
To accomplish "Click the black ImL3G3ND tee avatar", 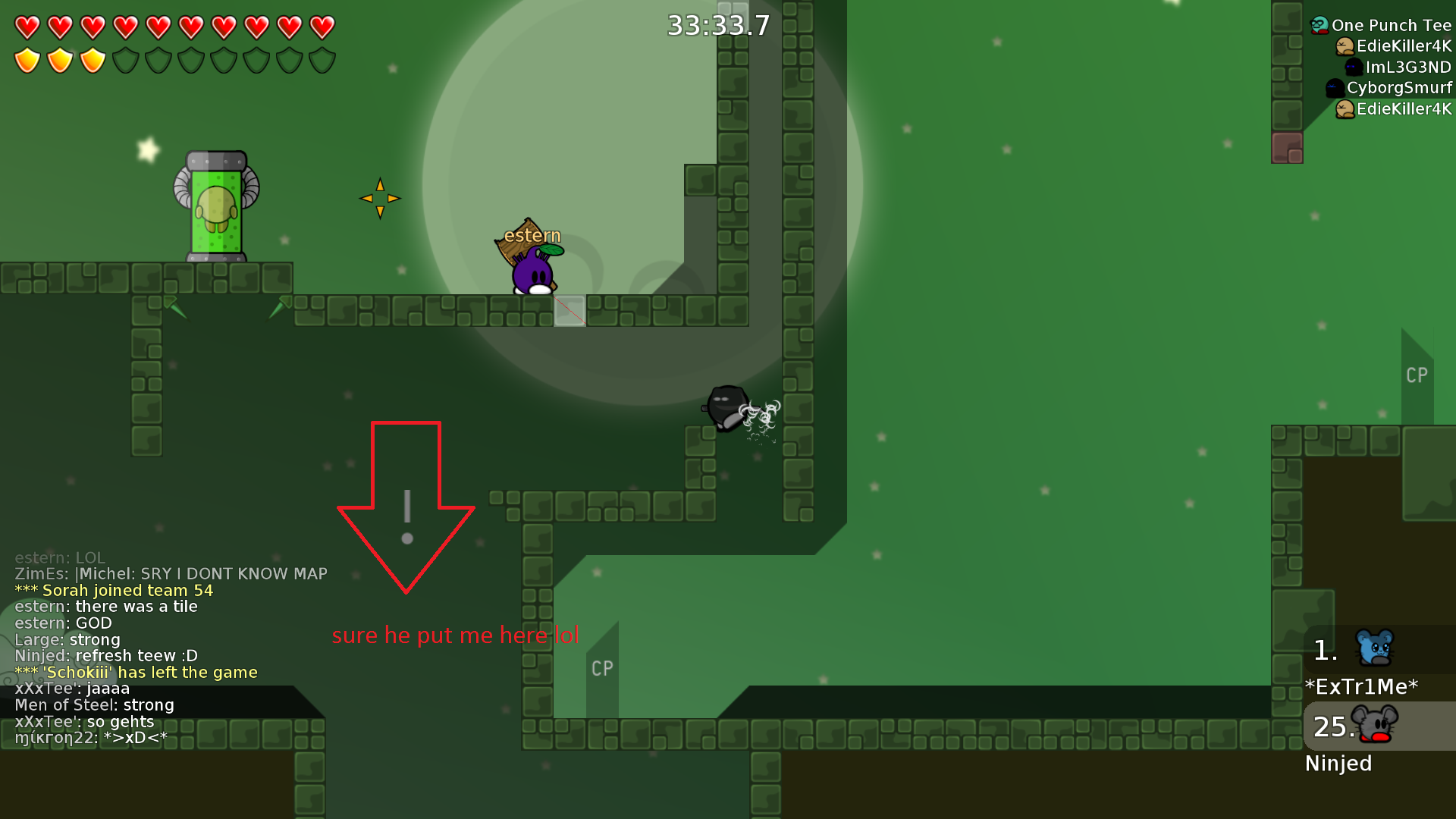I will 1353,68.
